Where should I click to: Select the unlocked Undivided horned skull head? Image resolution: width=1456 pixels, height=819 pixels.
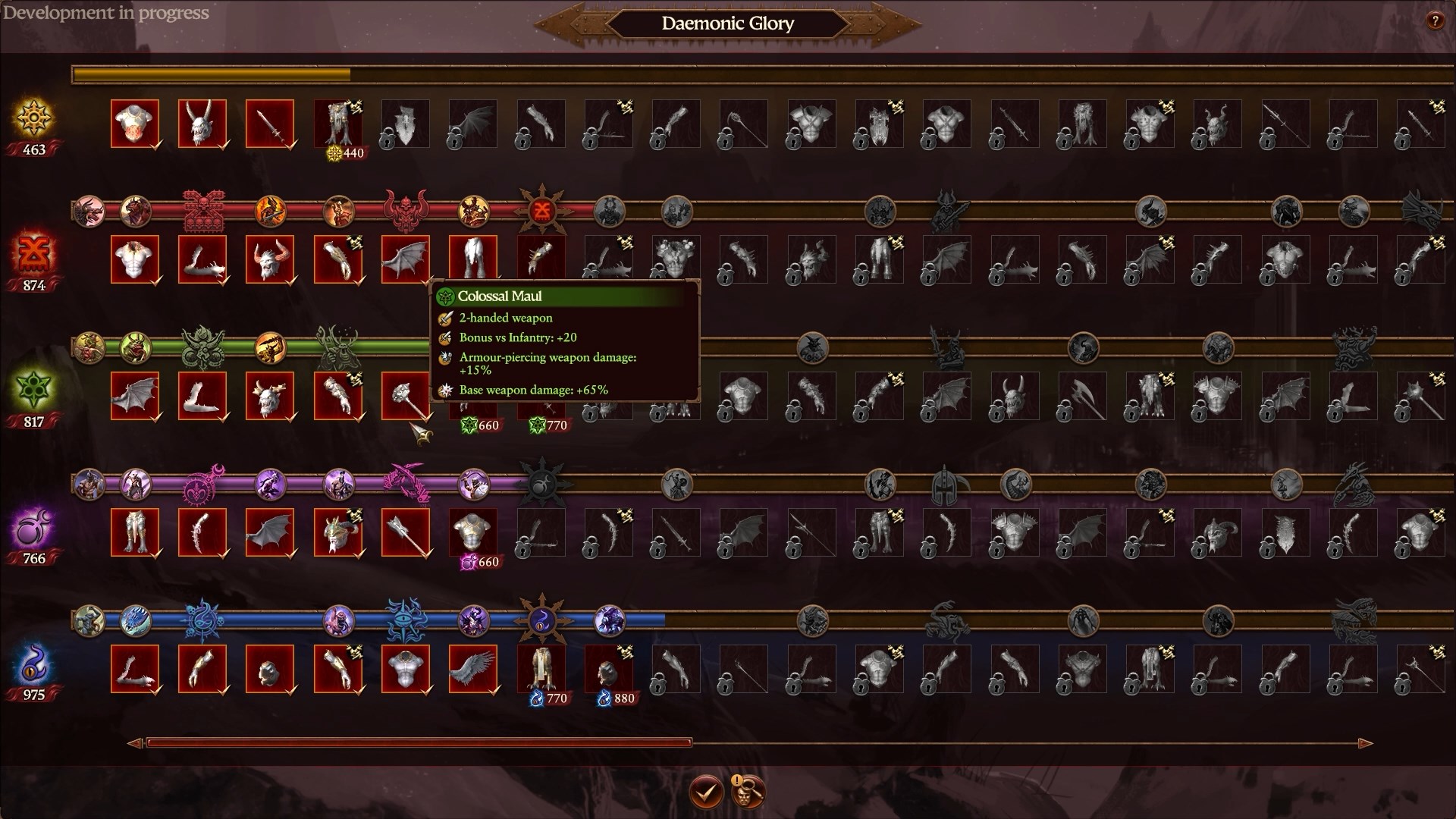202,123
